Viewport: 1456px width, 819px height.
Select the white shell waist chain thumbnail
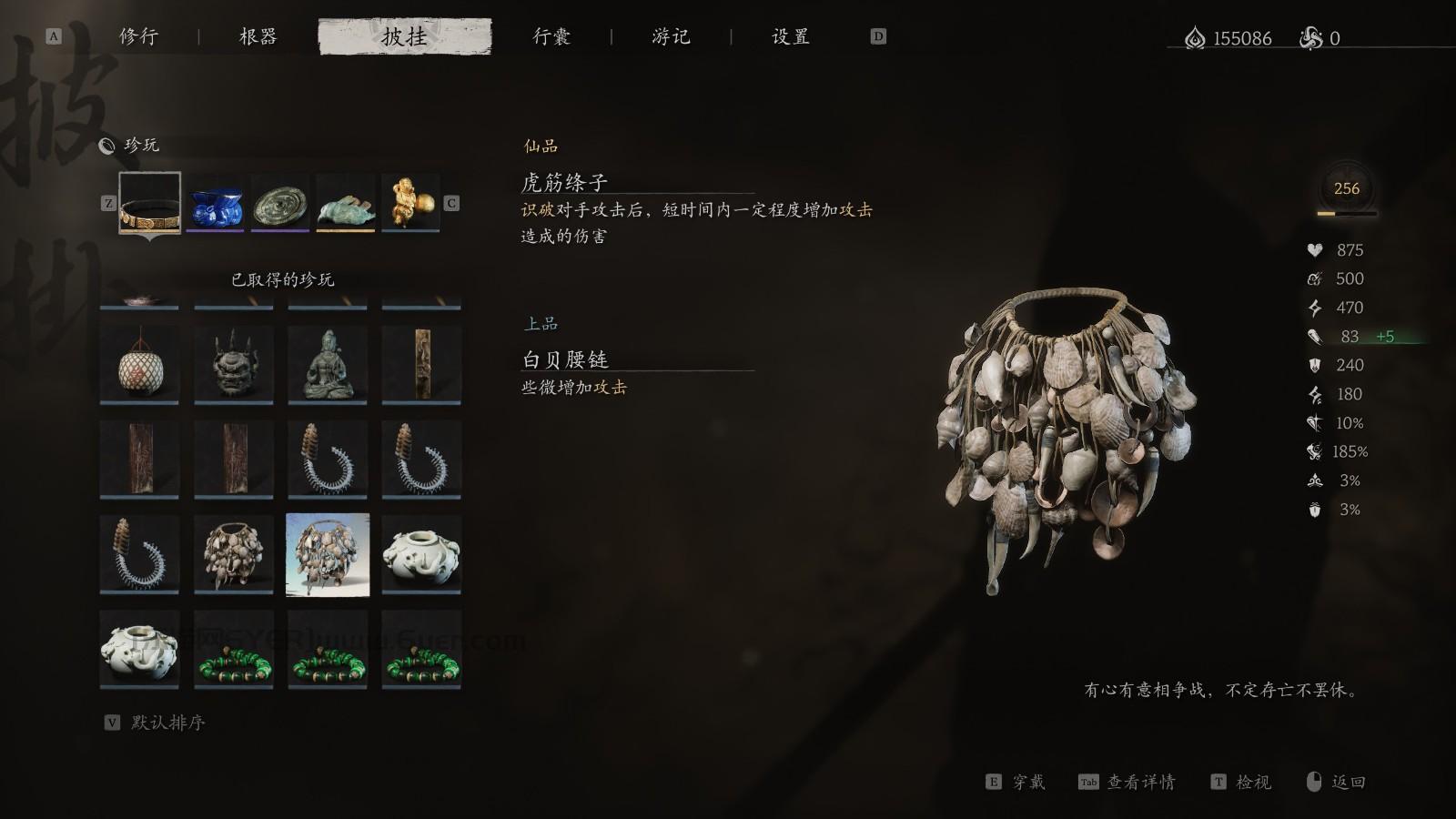coord(327,553)
